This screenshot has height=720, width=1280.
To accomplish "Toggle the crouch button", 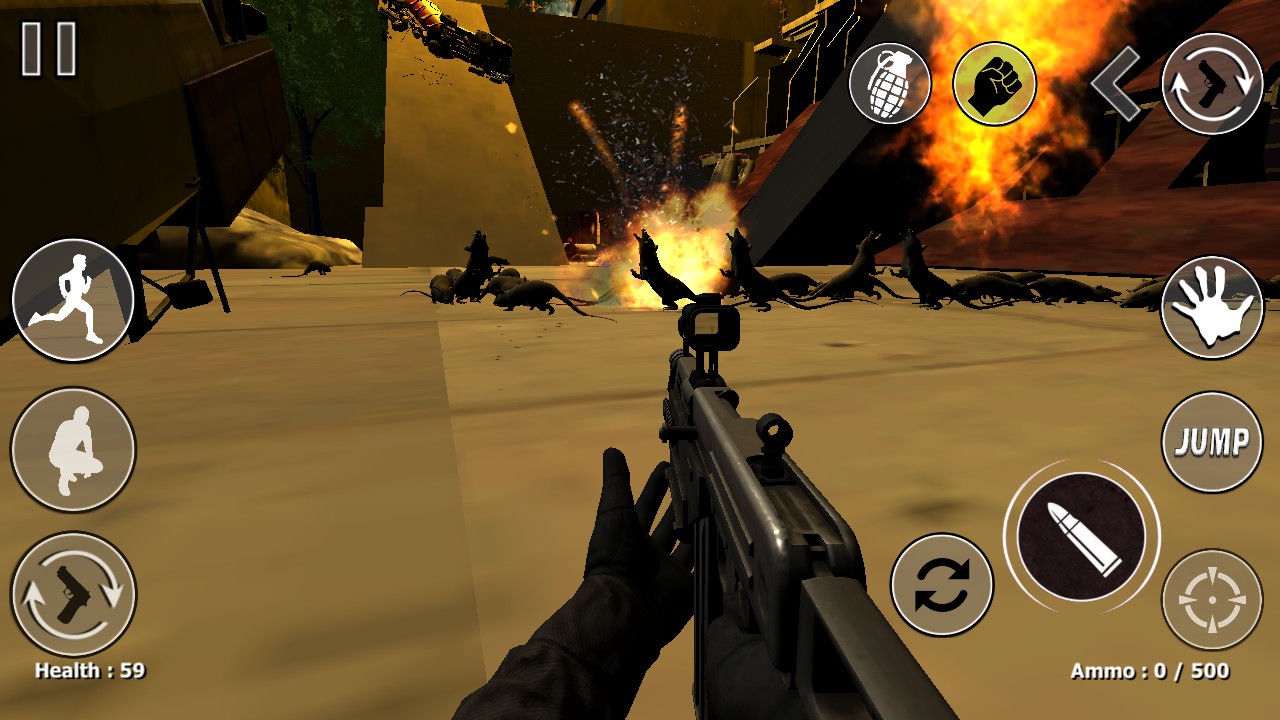I will pos(73,449).
